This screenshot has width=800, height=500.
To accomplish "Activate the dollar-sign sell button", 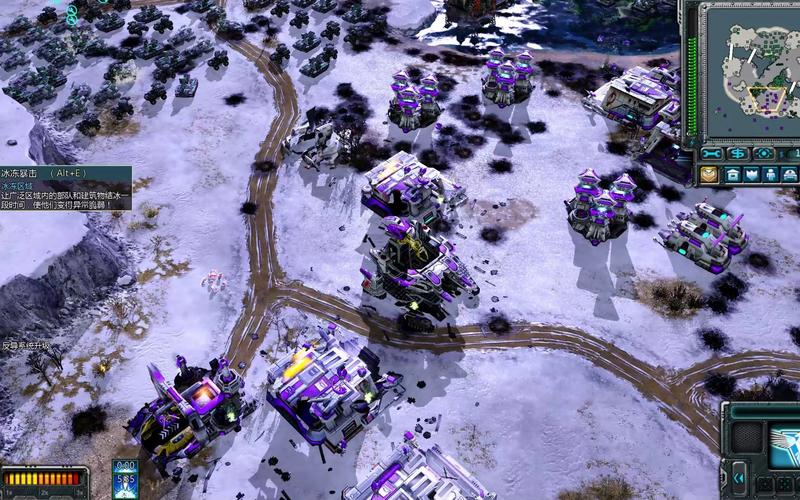I will [738, 154].
